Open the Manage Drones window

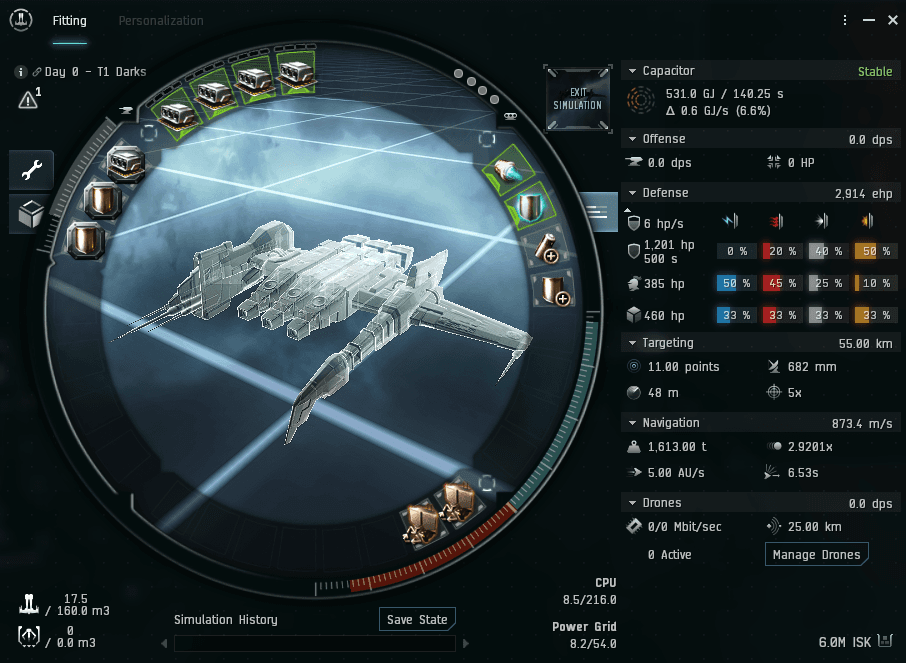[x=816, y=554]
